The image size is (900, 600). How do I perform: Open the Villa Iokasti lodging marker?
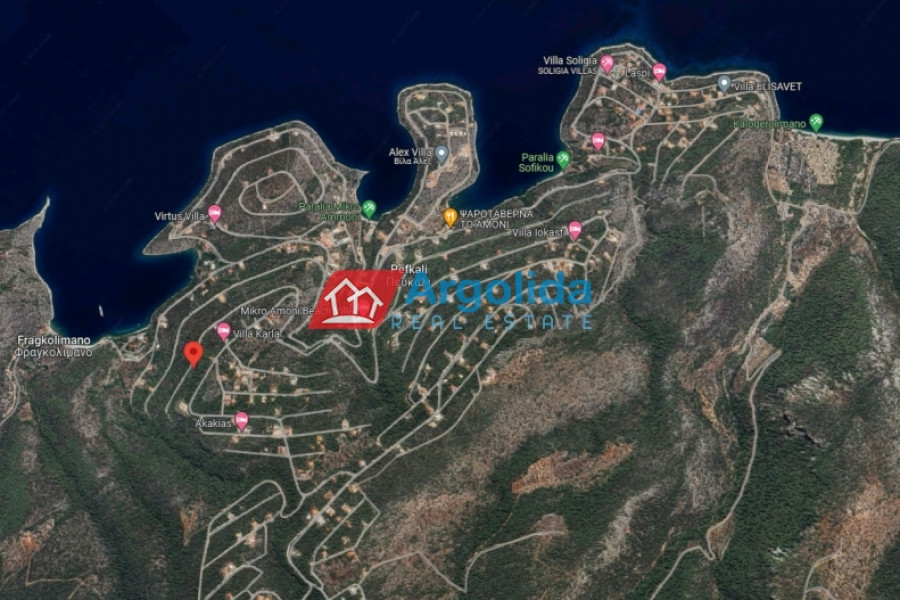(x=575, y=230)
